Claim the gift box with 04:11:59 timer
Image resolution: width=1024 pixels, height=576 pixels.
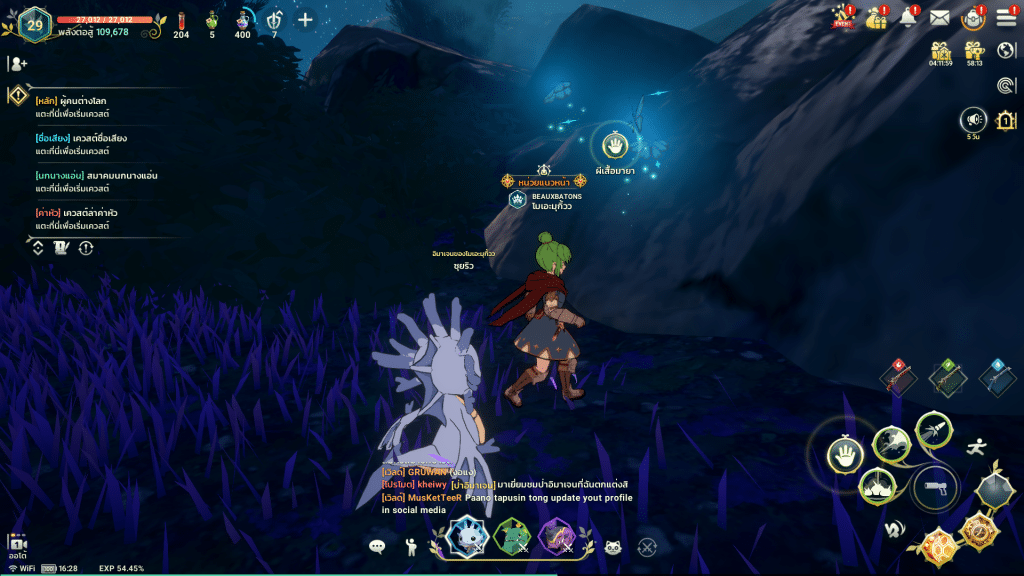pyautogui.click(x=940, y=51)
